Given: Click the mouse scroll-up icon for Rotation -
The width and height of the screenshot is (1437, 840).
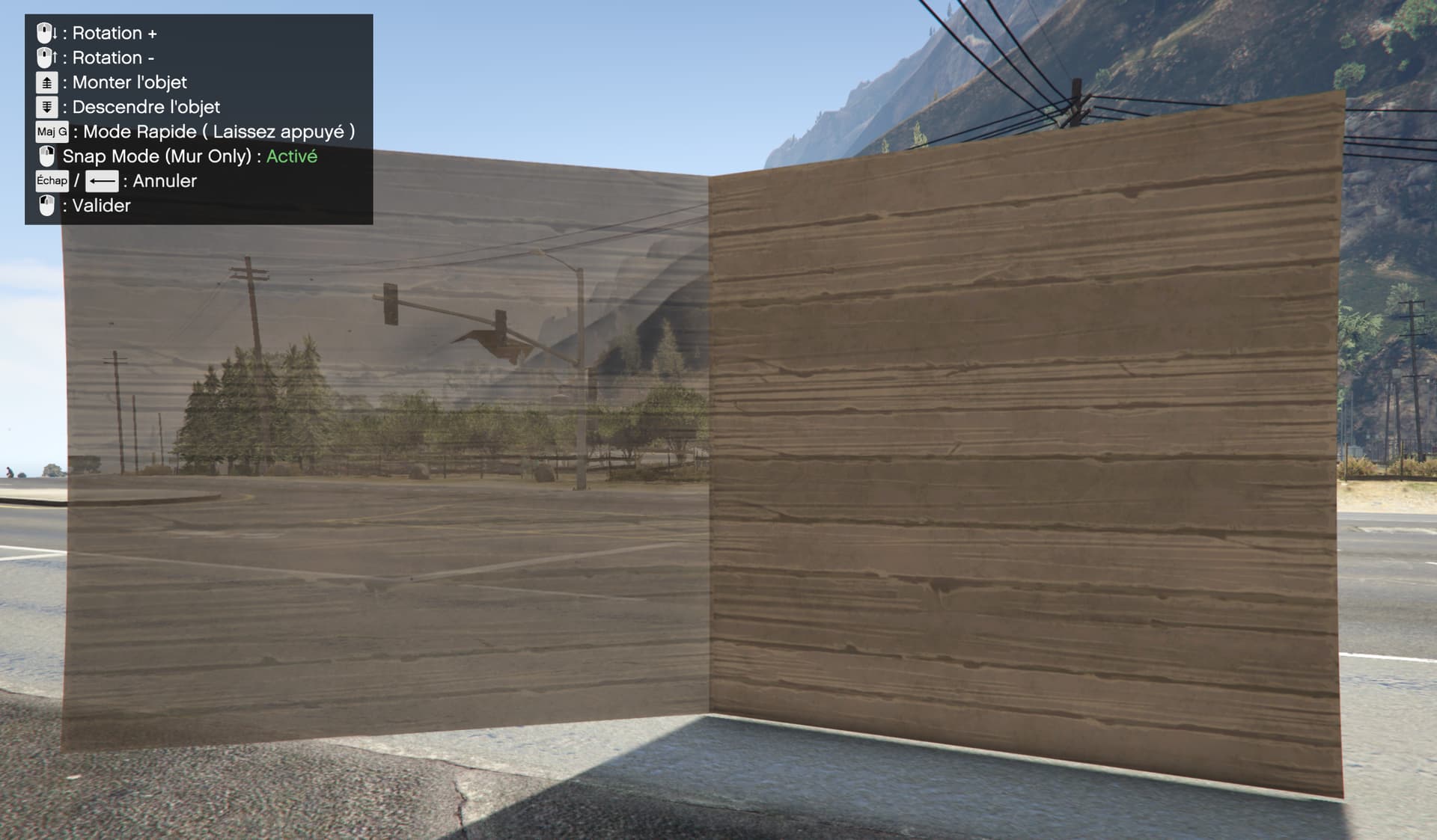Looking at the screenshot, I should tap(46, 58).
